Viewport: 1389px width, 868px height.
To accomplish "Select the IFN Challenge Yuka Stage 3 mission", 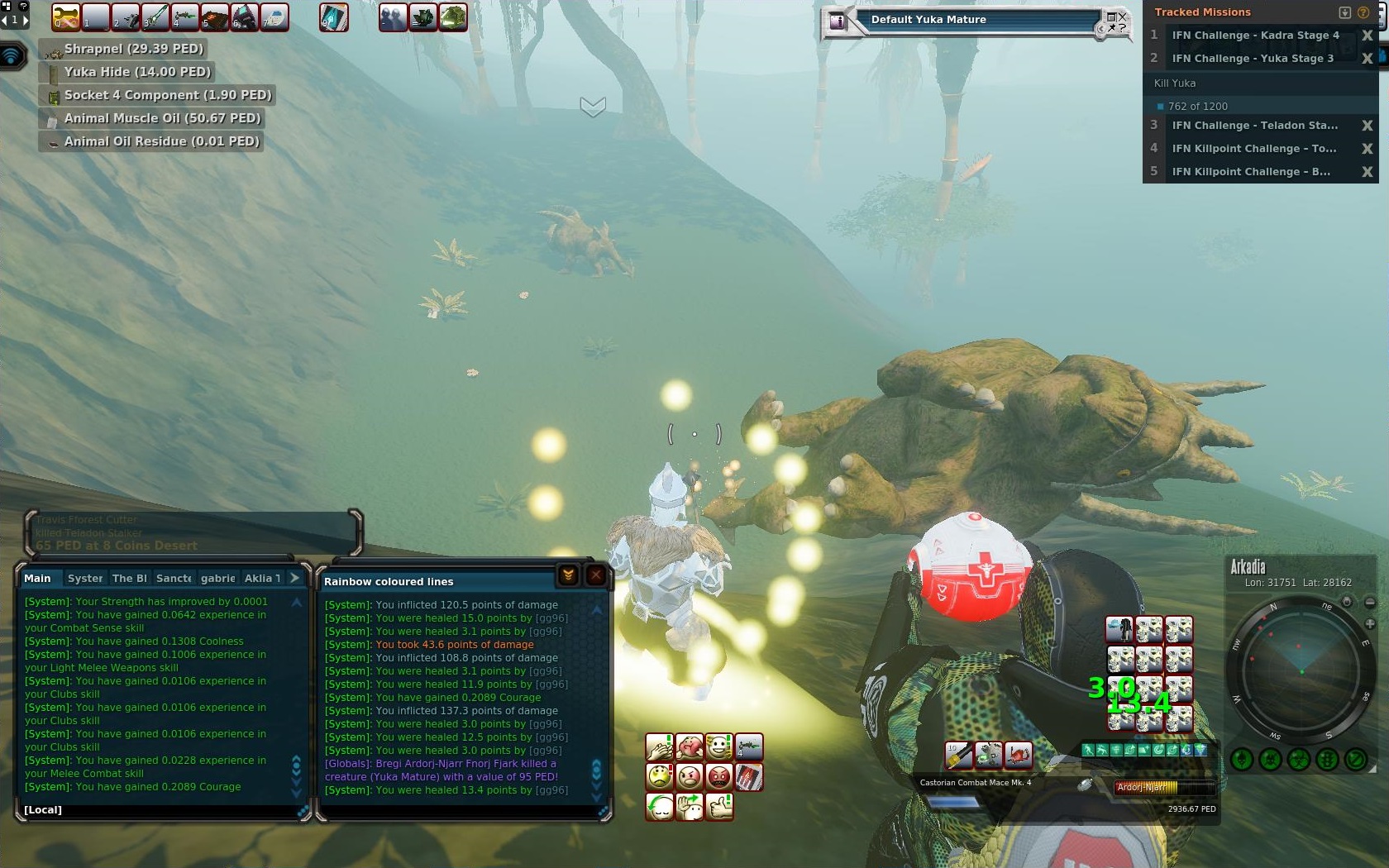I will [x=1252, y=59].
